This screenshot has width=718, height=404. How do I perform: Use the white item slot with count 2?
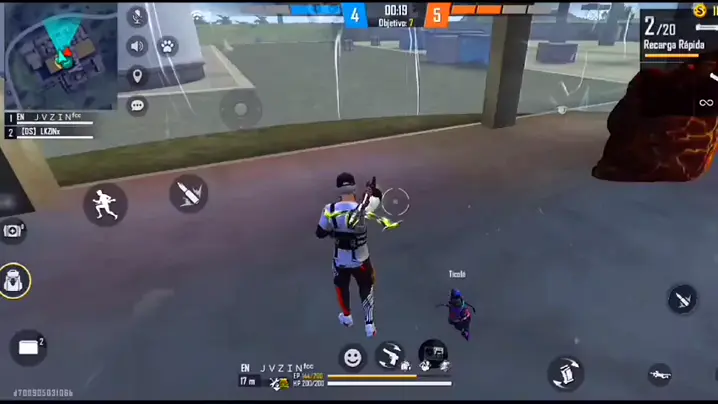tap(28, 347)
